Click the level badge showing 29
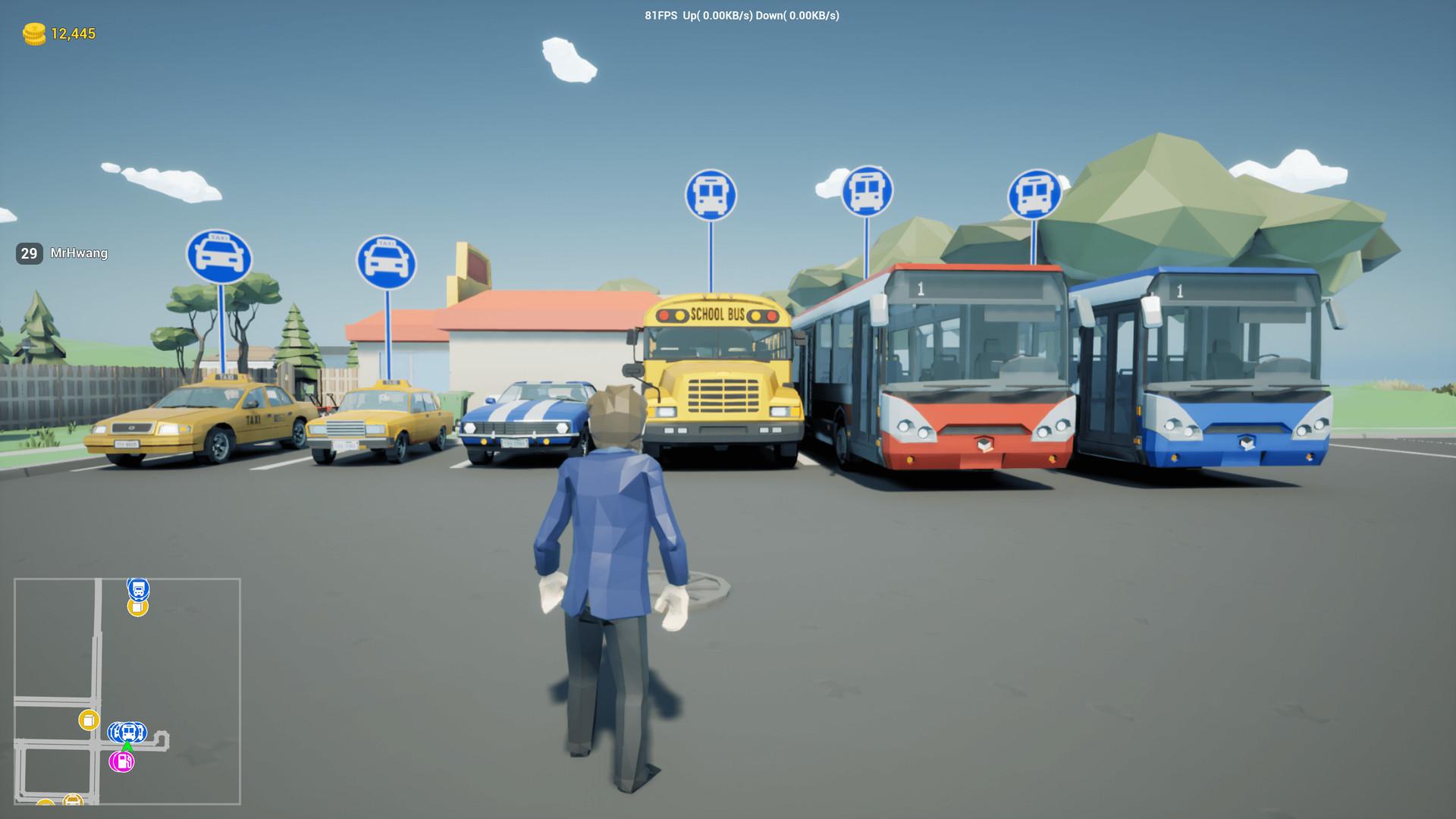This screenshot has height=819, width=1456. click(x=27, y=253)
